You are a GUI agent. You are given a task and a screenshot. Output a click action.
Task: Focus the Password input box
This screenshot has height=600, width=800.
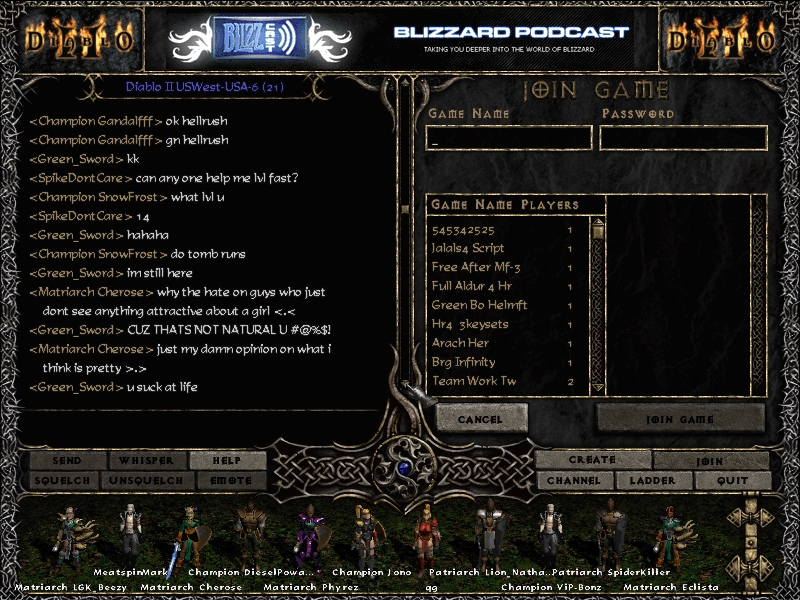[x=683, y=138]
